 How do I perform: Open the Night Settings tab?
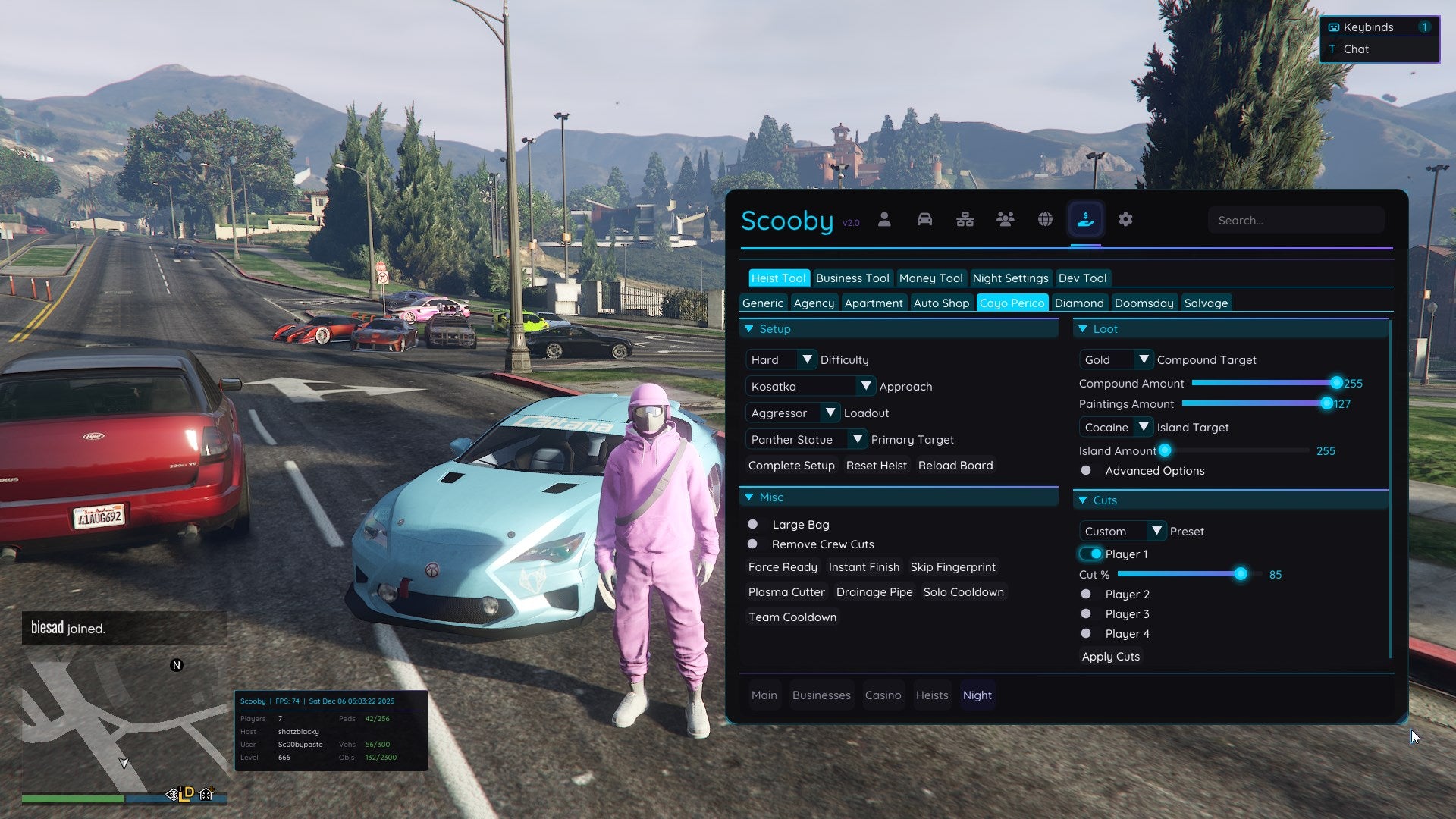pos(1011,278)
